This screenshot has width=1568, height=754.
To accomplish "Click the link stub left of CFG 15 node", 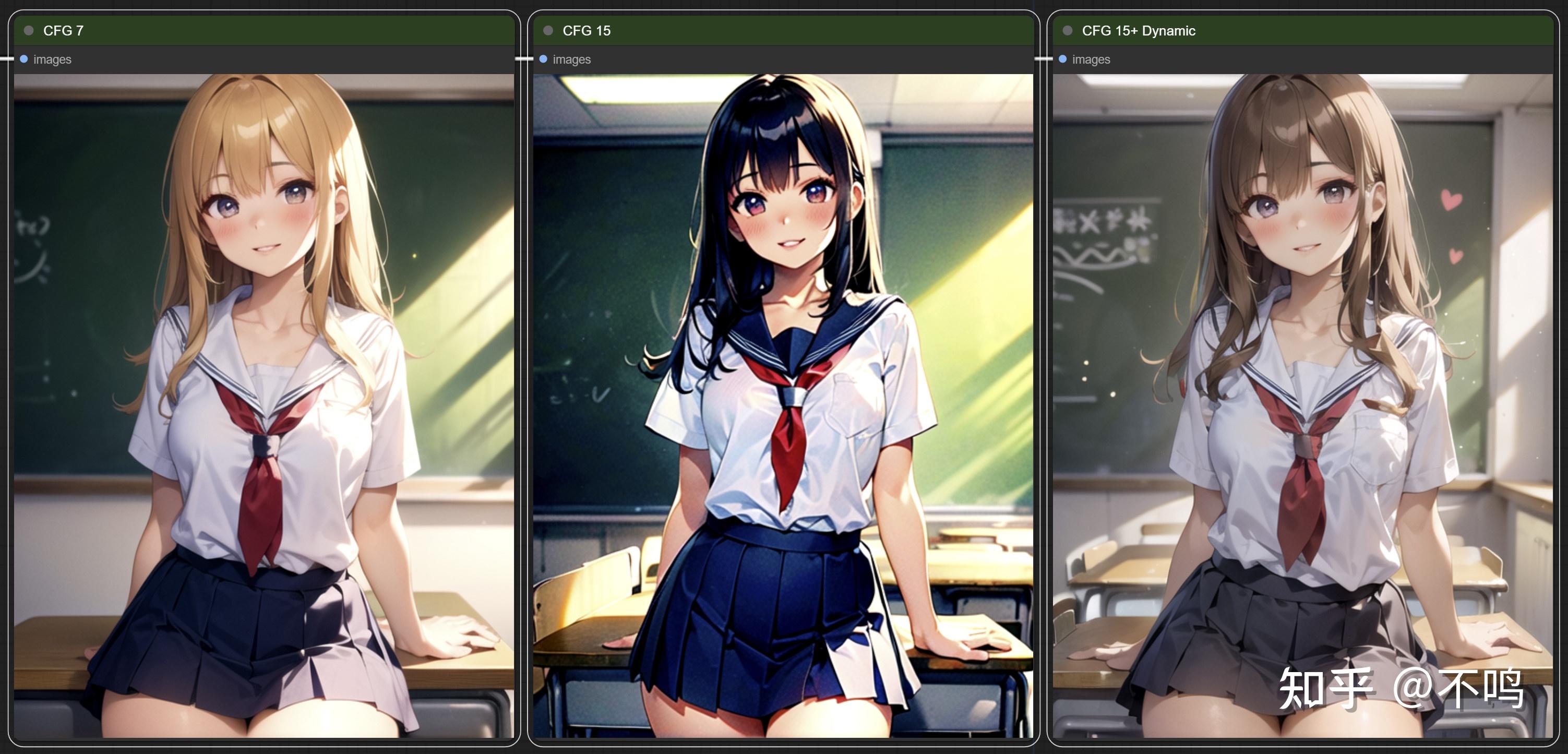I will [523, 59].
